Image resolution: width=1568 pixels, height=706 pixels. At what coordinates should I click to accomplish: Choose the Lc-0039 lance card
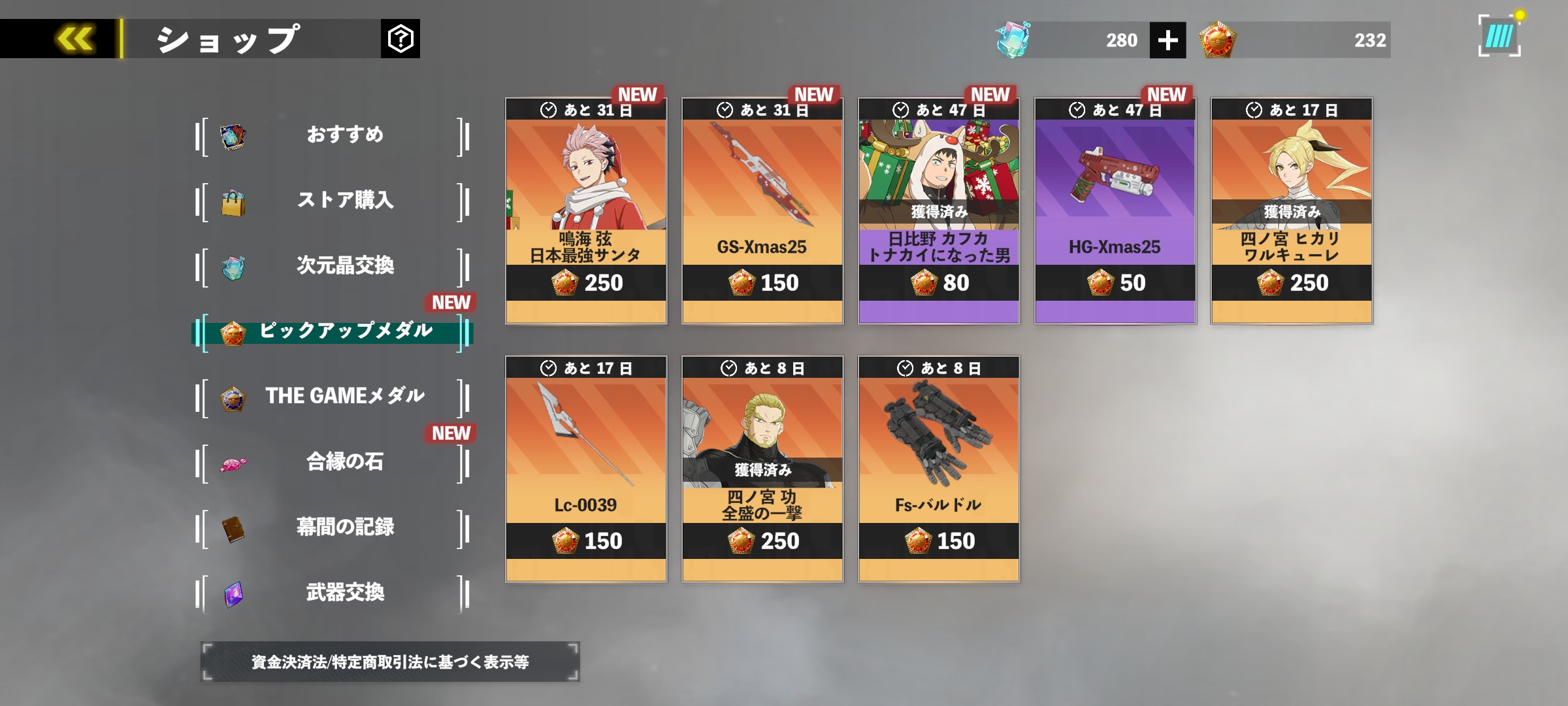[586, 469]
